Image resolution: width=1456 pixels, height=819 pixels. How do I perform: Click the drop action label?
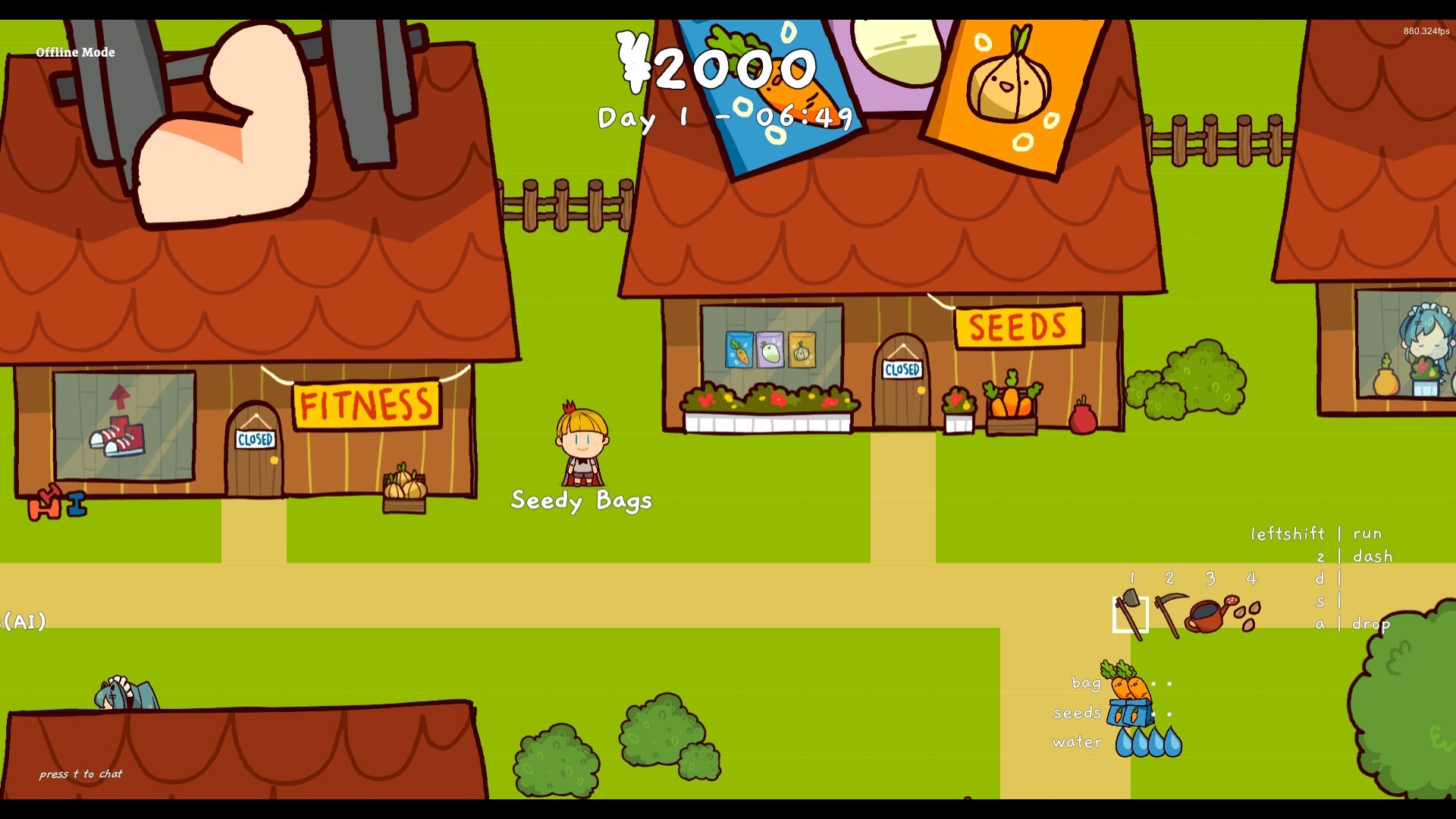click(x=1371, y=624)
